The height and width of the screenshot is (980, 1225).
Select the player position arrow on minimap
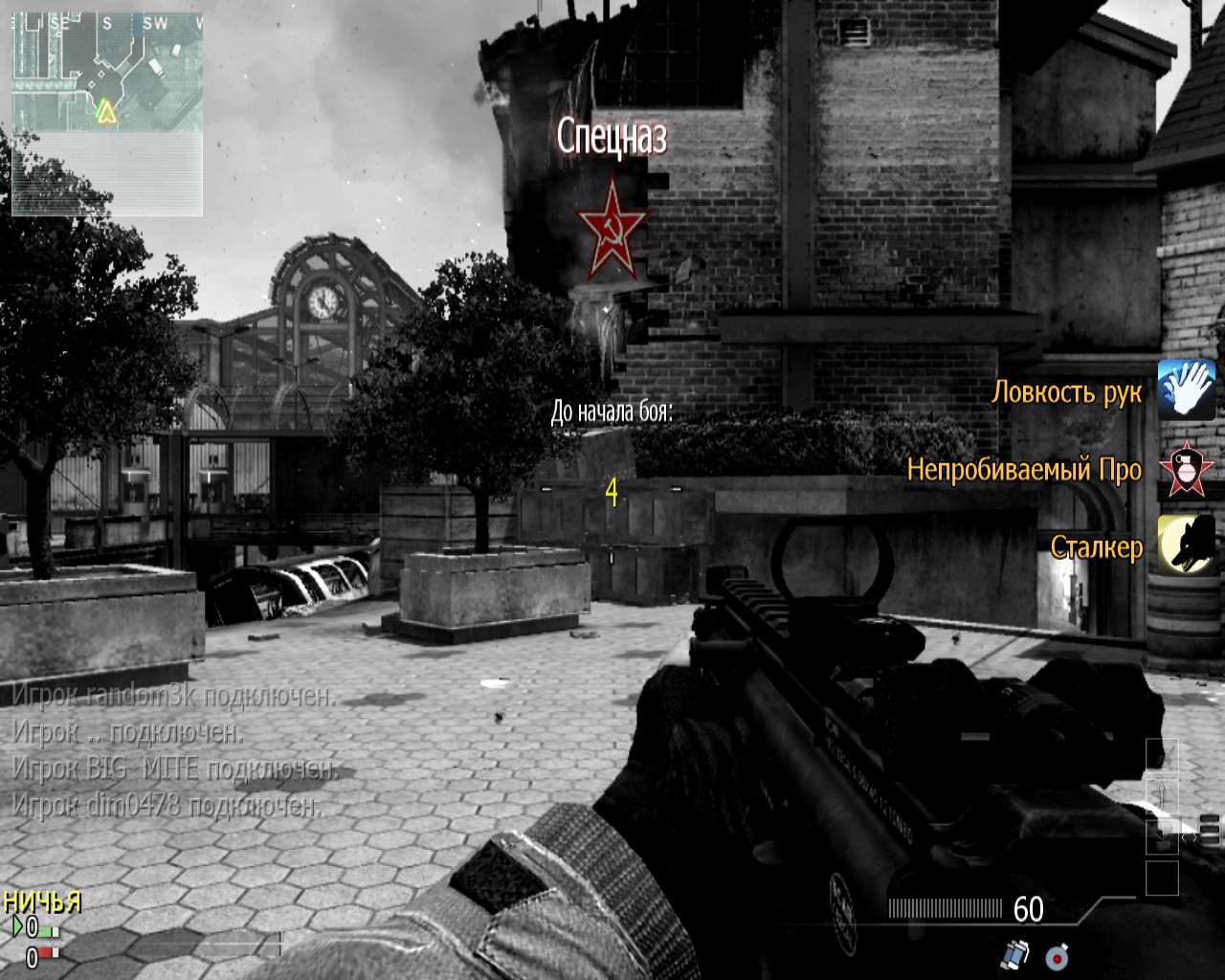[x=104, y=113]
